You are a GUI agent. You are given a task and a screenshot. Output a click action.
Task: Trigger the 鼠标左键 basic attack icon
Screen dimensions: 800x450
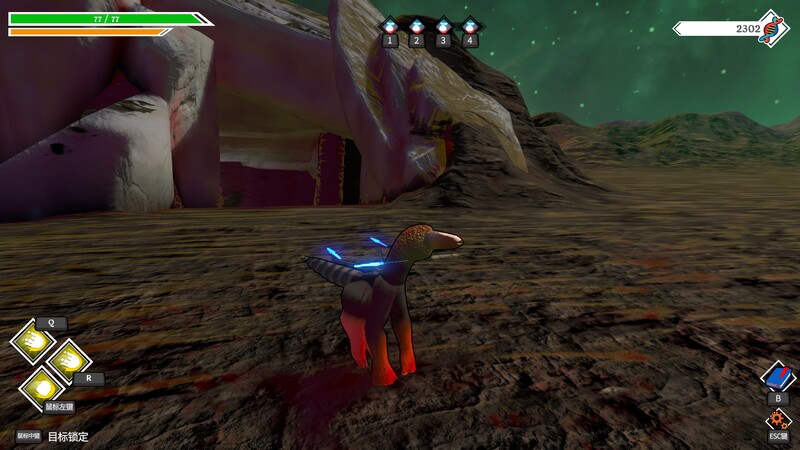pyautogui.click(x=43, y=386)
